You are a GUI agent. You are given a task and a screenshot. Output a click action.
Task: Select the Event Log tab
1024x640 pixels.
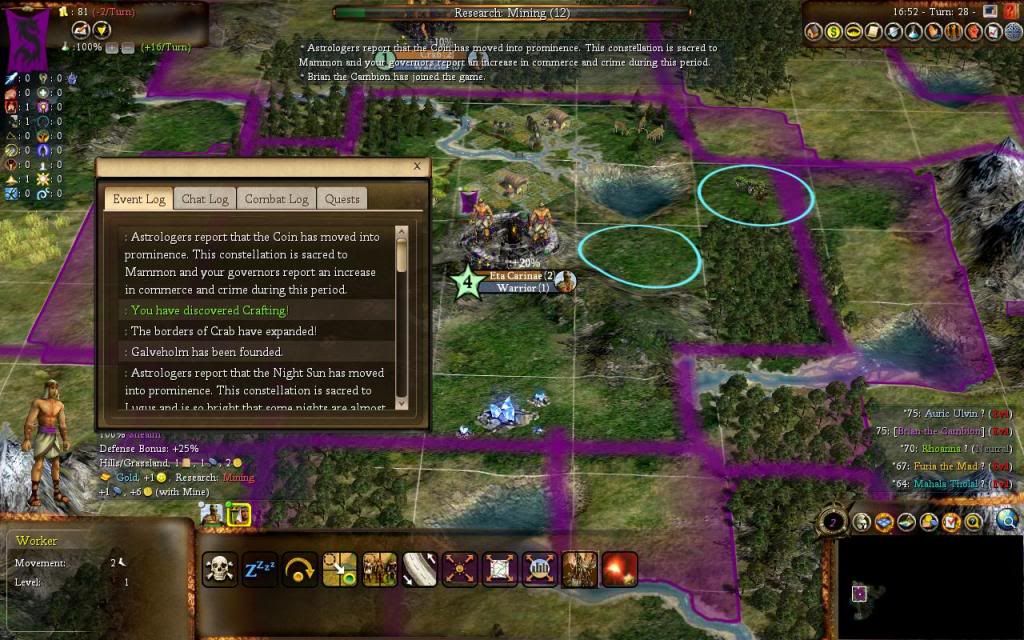point(138,198)
